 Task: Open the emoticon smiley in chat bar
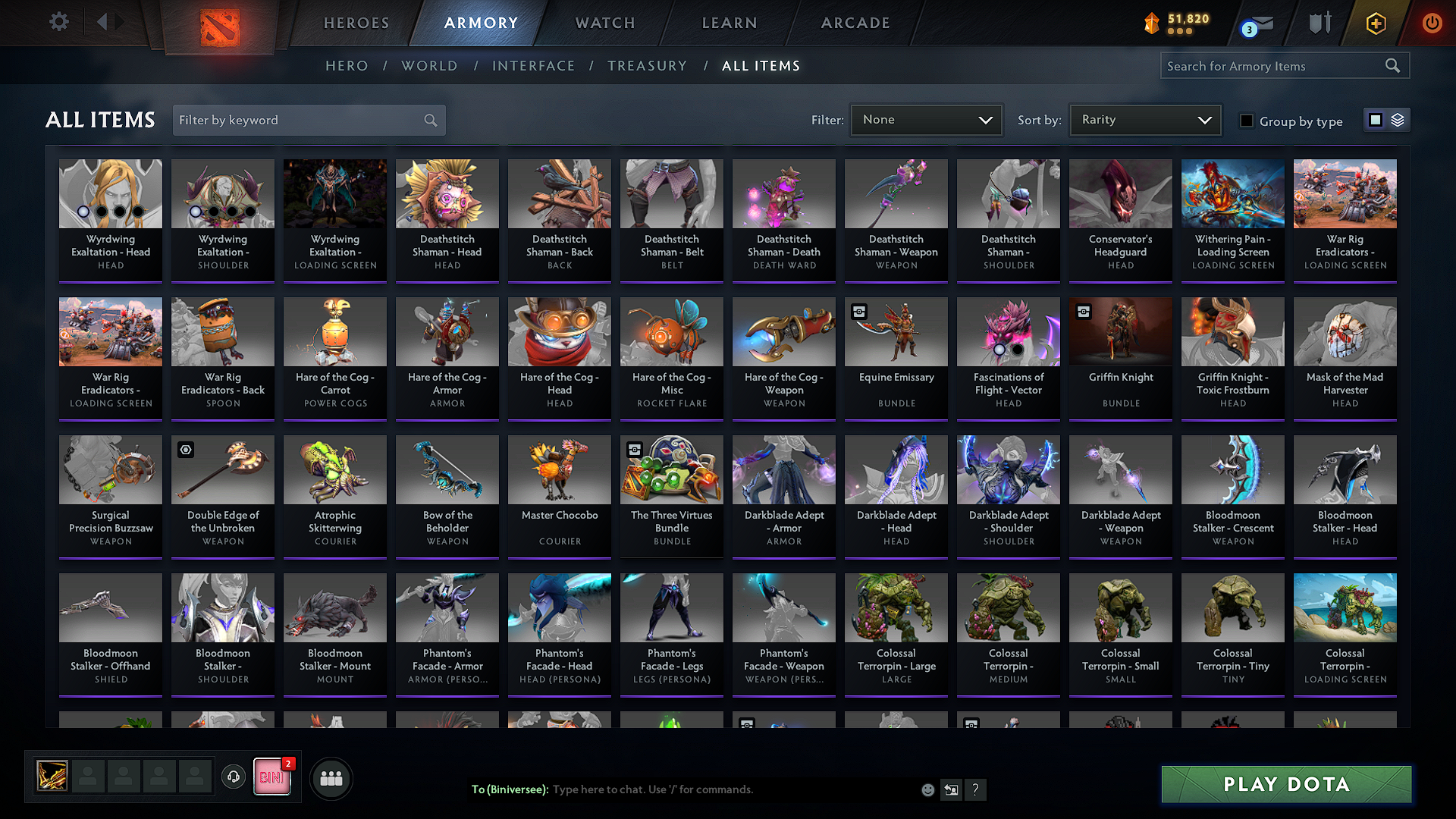tap(927, 789)
